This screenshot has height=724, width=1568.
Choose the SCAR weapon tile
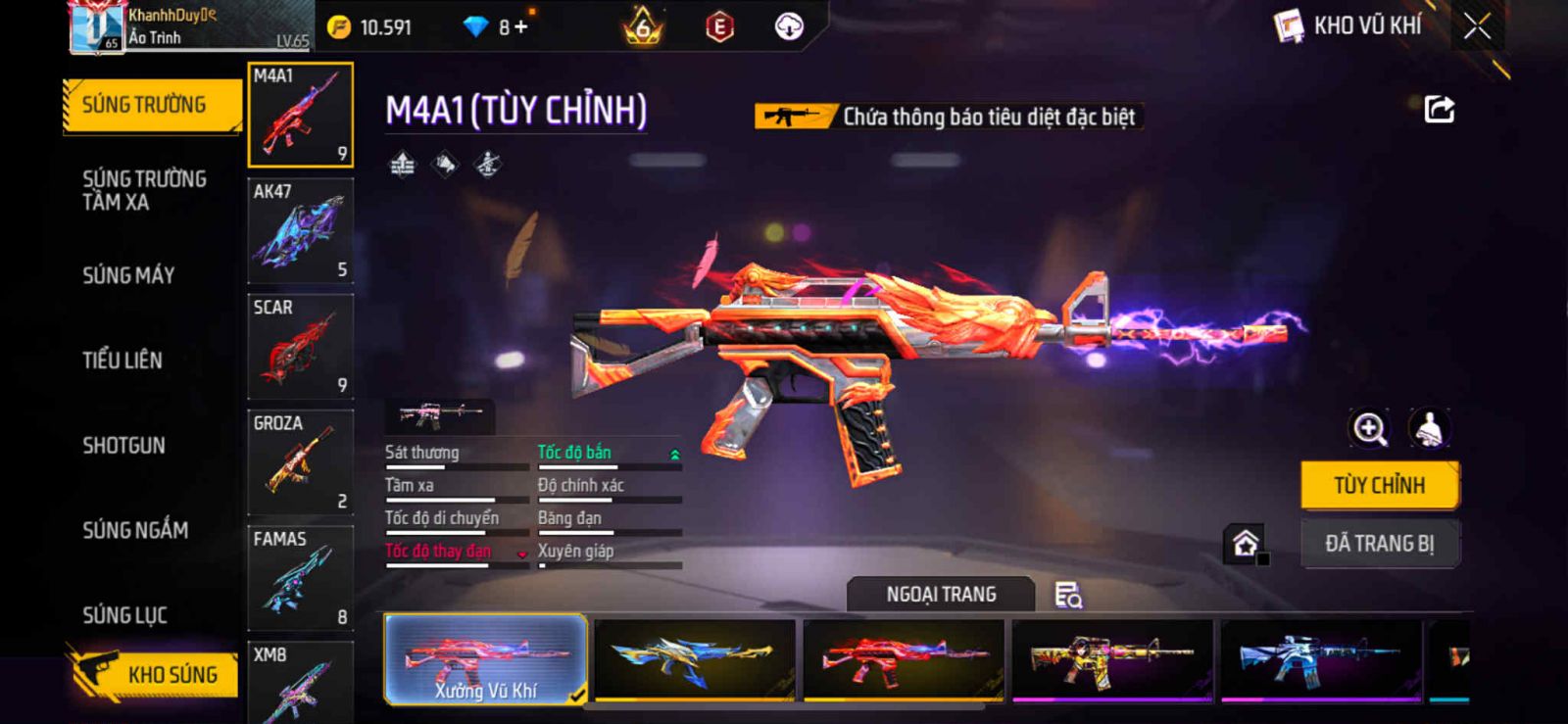300,347
